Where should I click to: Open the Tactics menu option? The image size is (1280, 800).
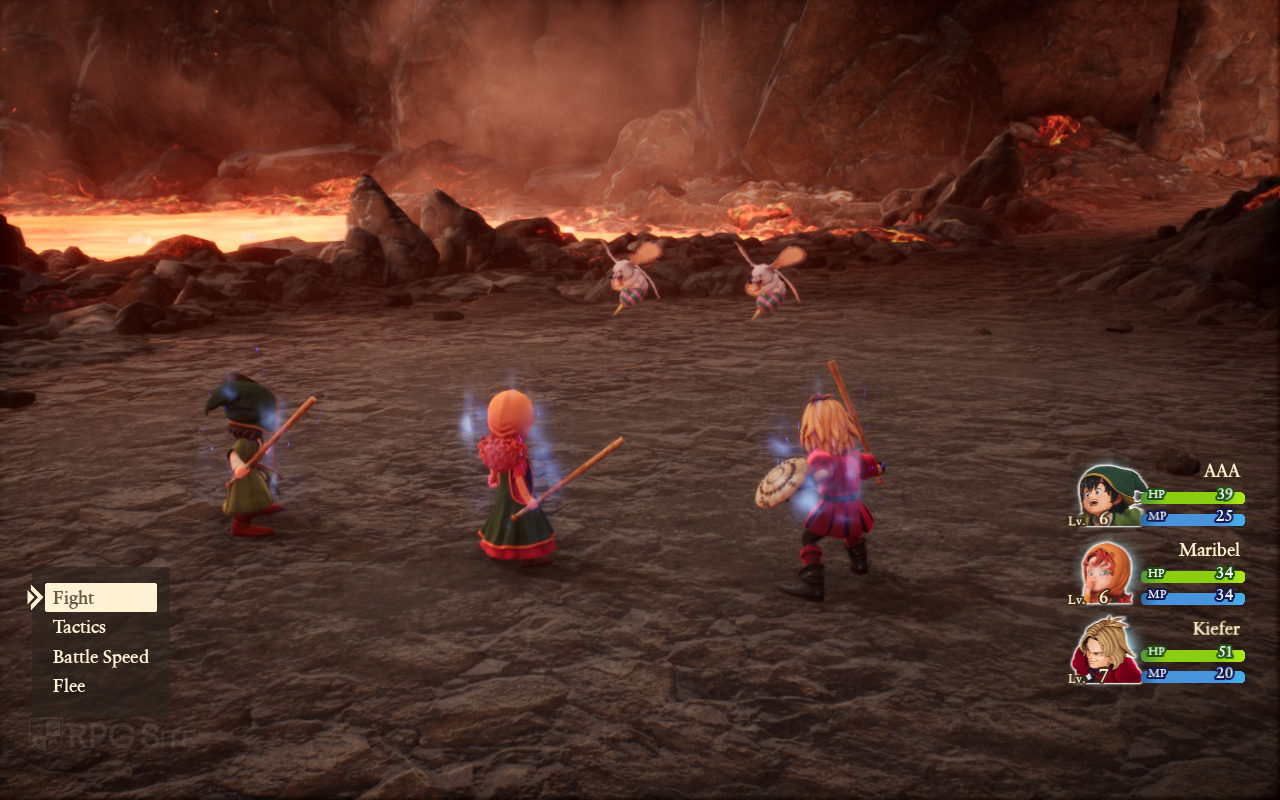(x=80, y=627)
